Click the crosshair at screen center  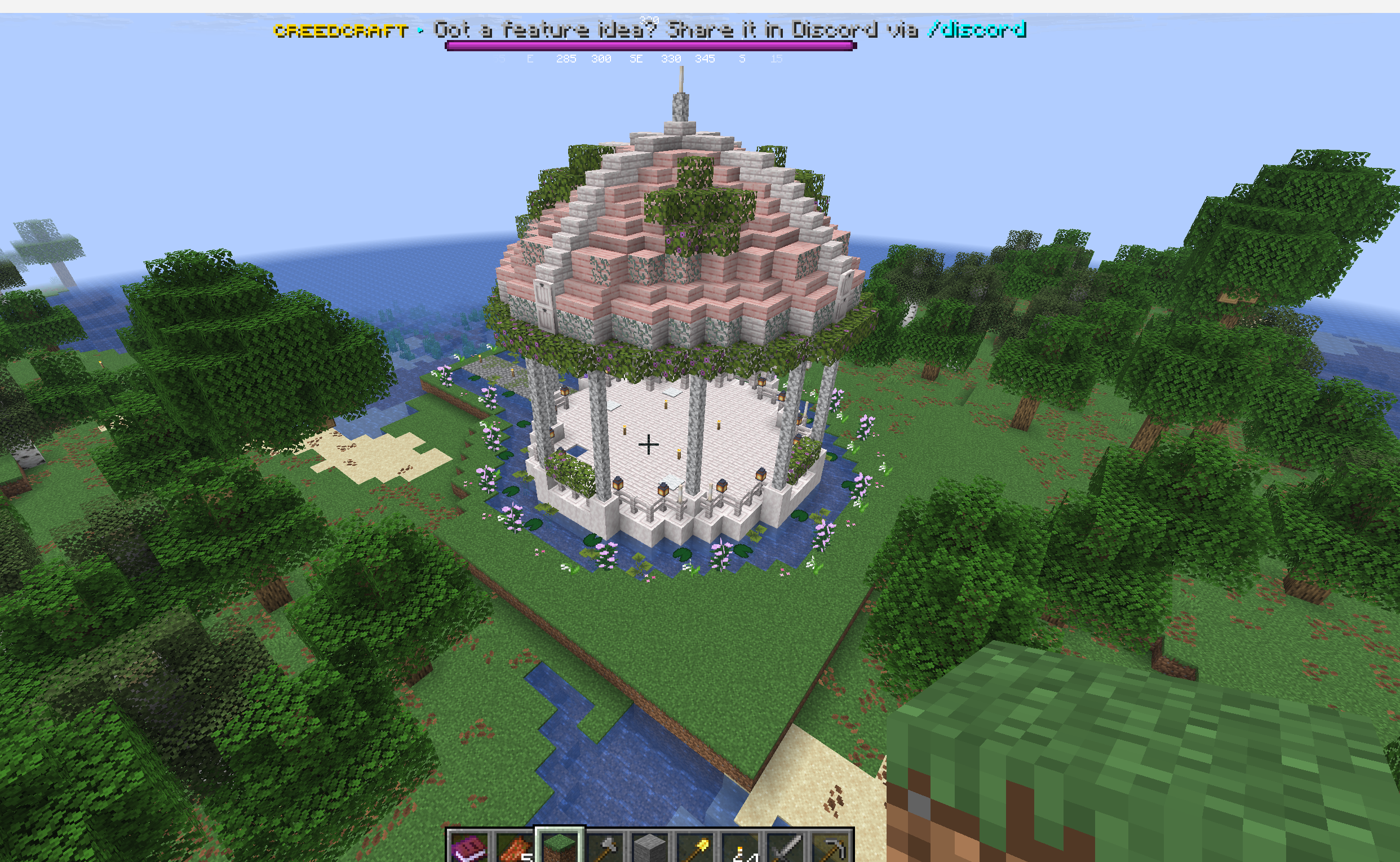point(648,445)
